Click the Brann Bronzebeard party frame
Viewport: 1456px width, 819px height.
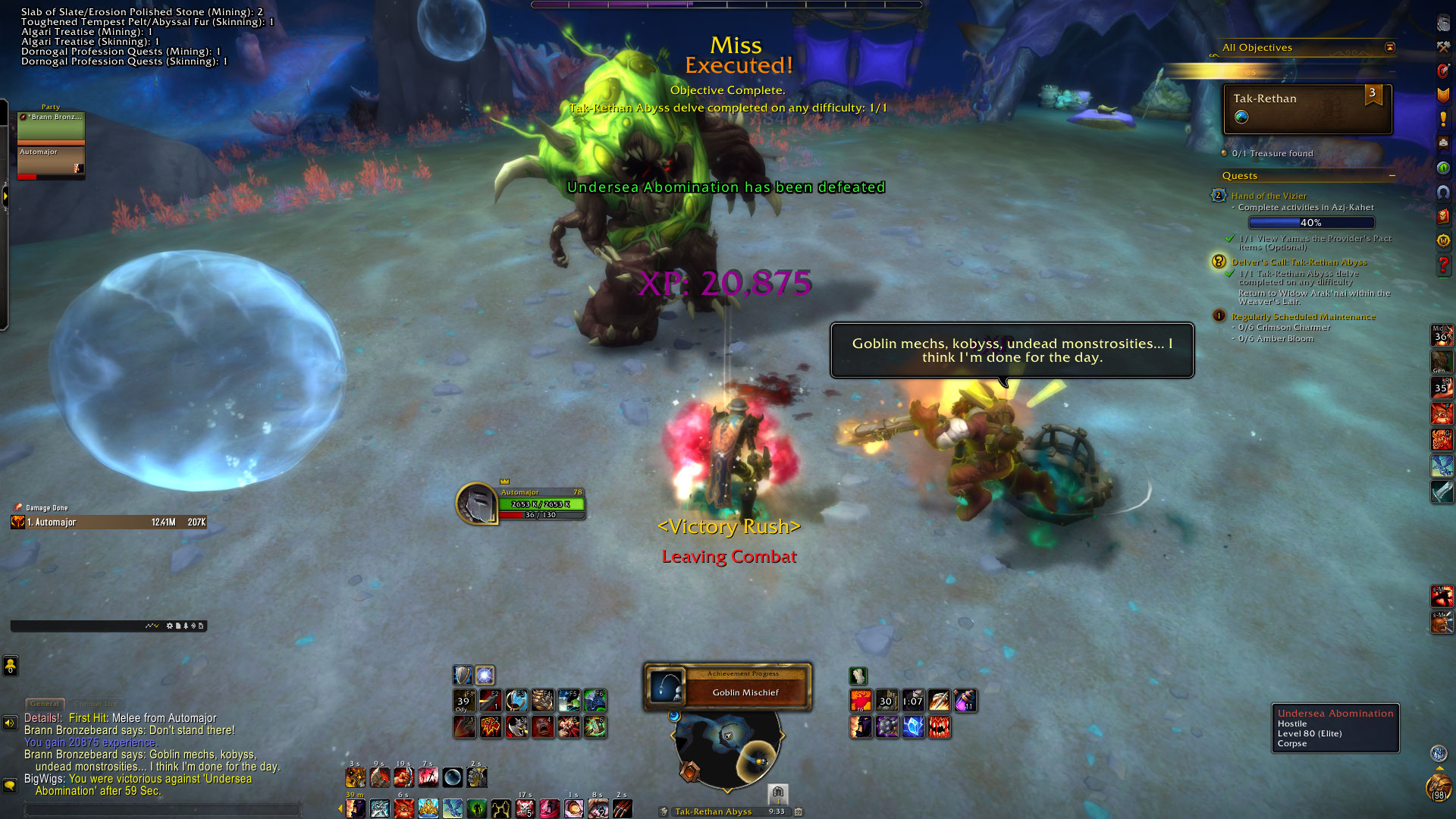coord(51,126)
